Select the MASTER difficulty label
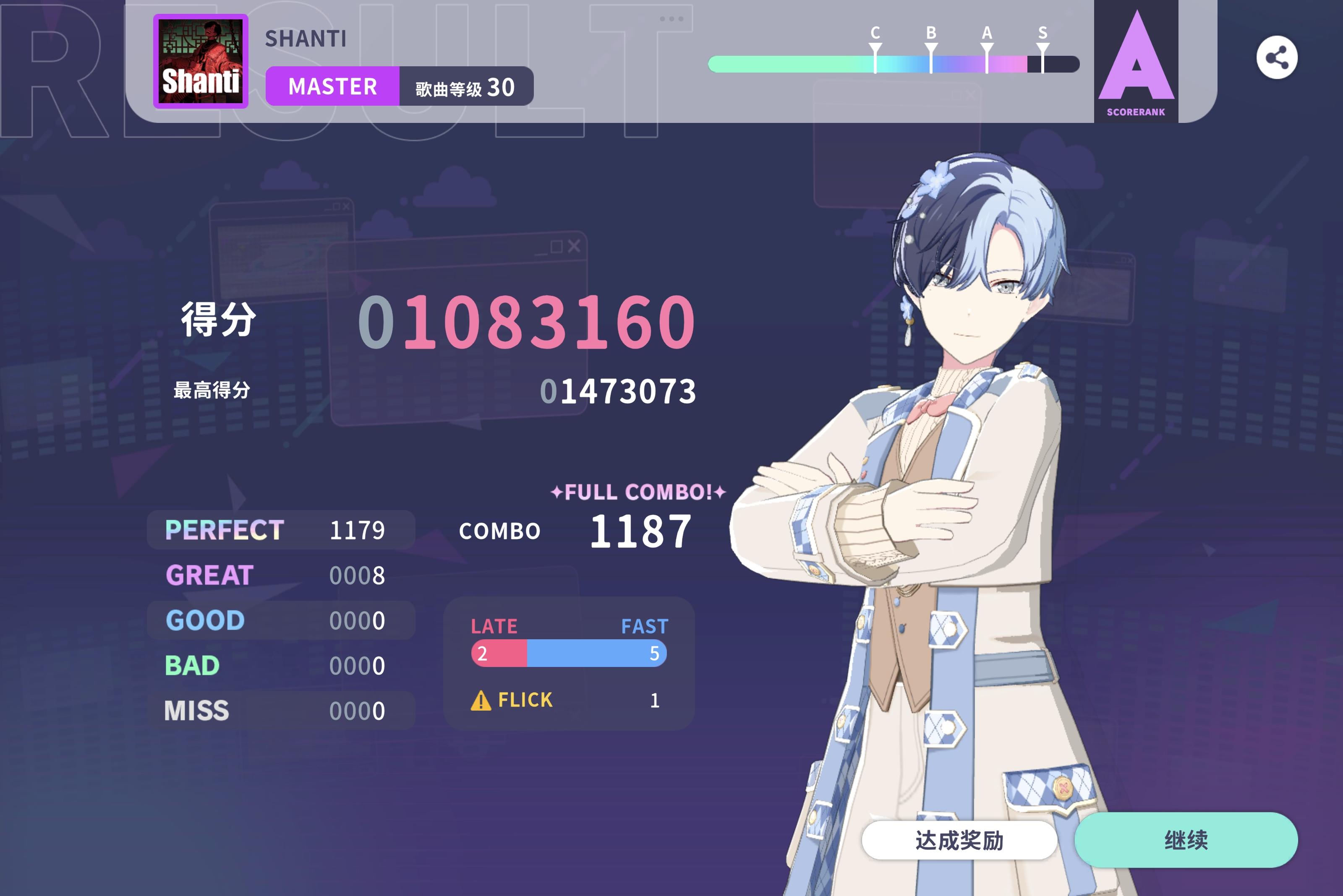 coord(333,86)
